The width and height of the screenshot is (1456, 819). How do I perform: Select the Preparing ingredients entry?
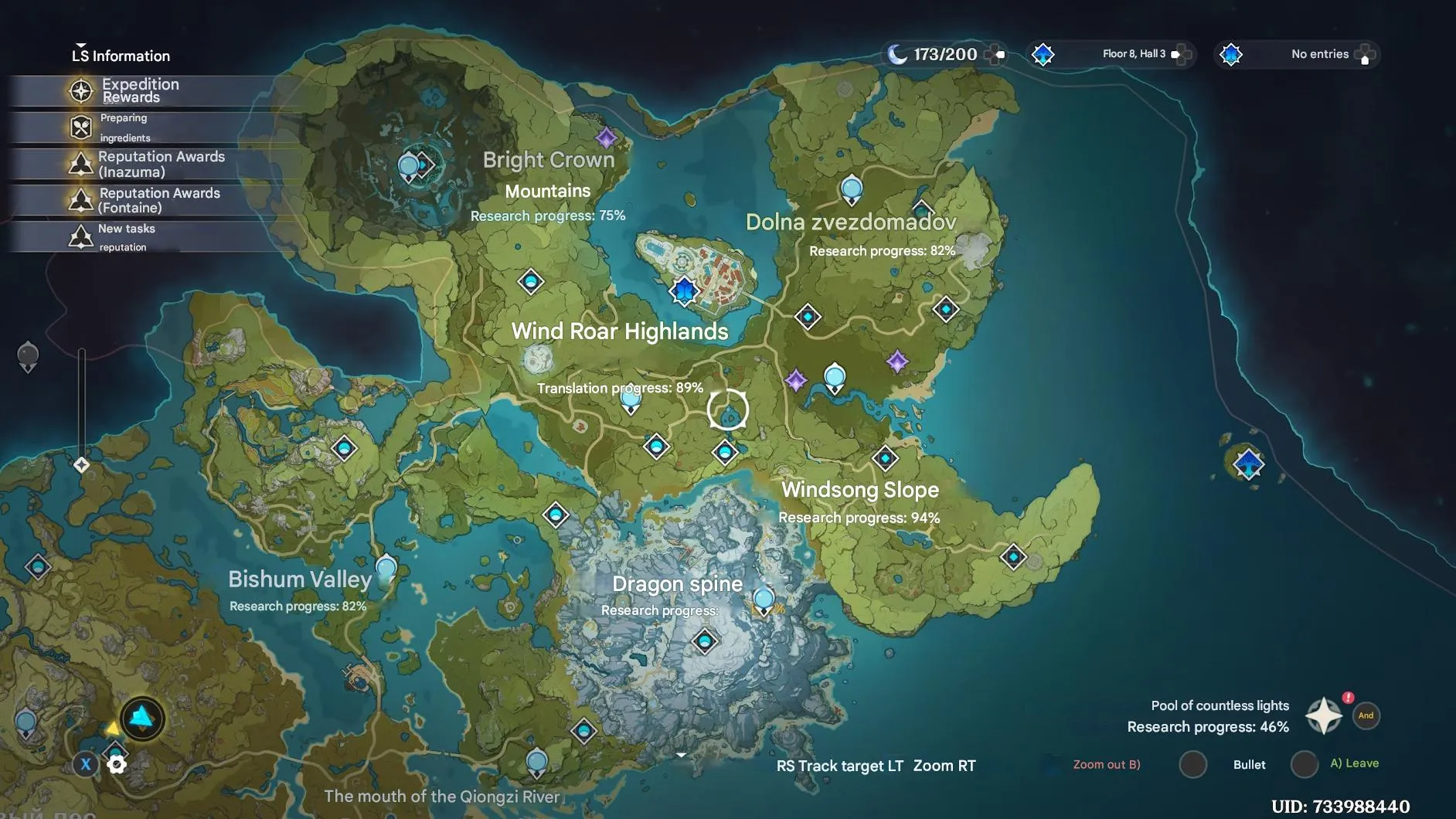tap(125, 127)
